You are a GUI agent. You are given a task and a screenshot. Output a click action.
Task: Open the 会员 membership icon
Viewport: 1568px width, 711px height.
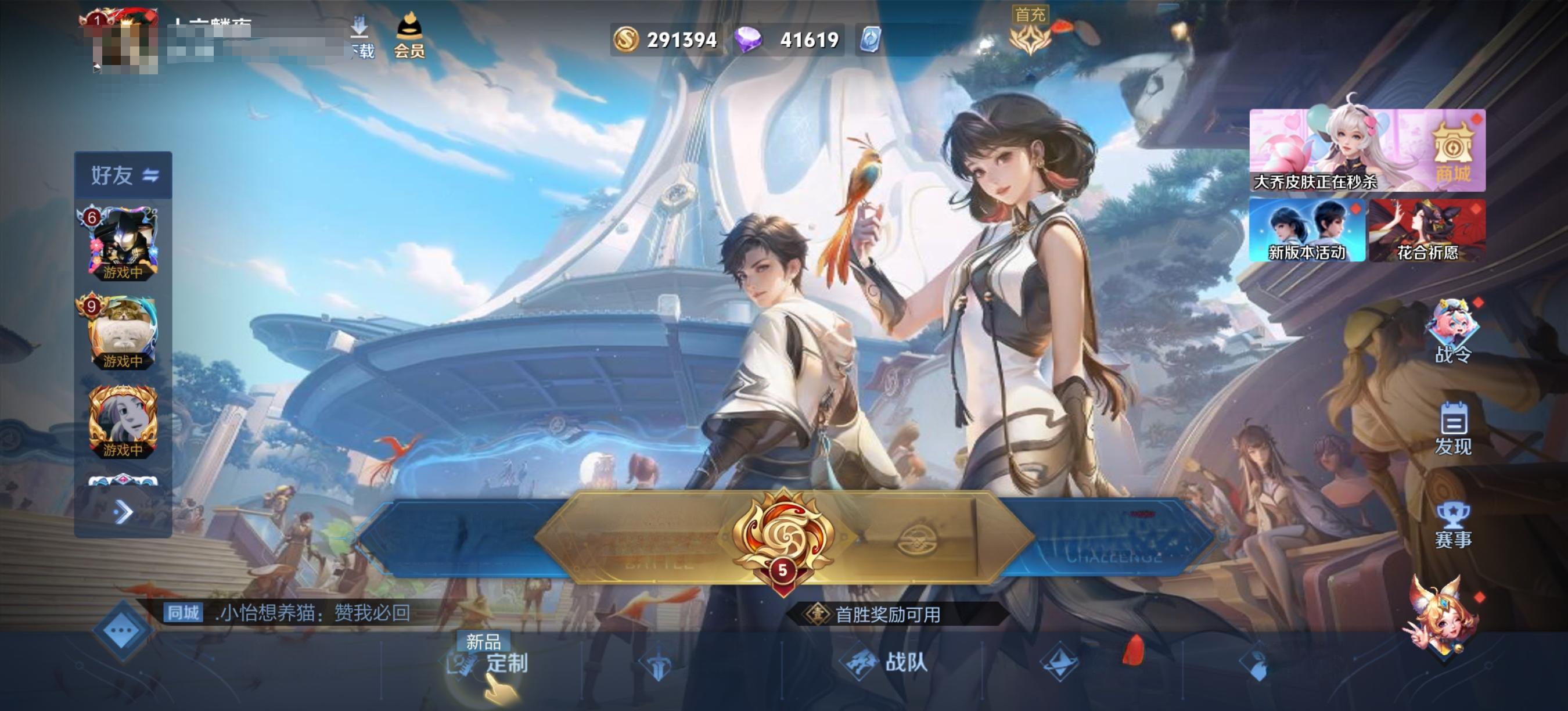pos(409,37)
